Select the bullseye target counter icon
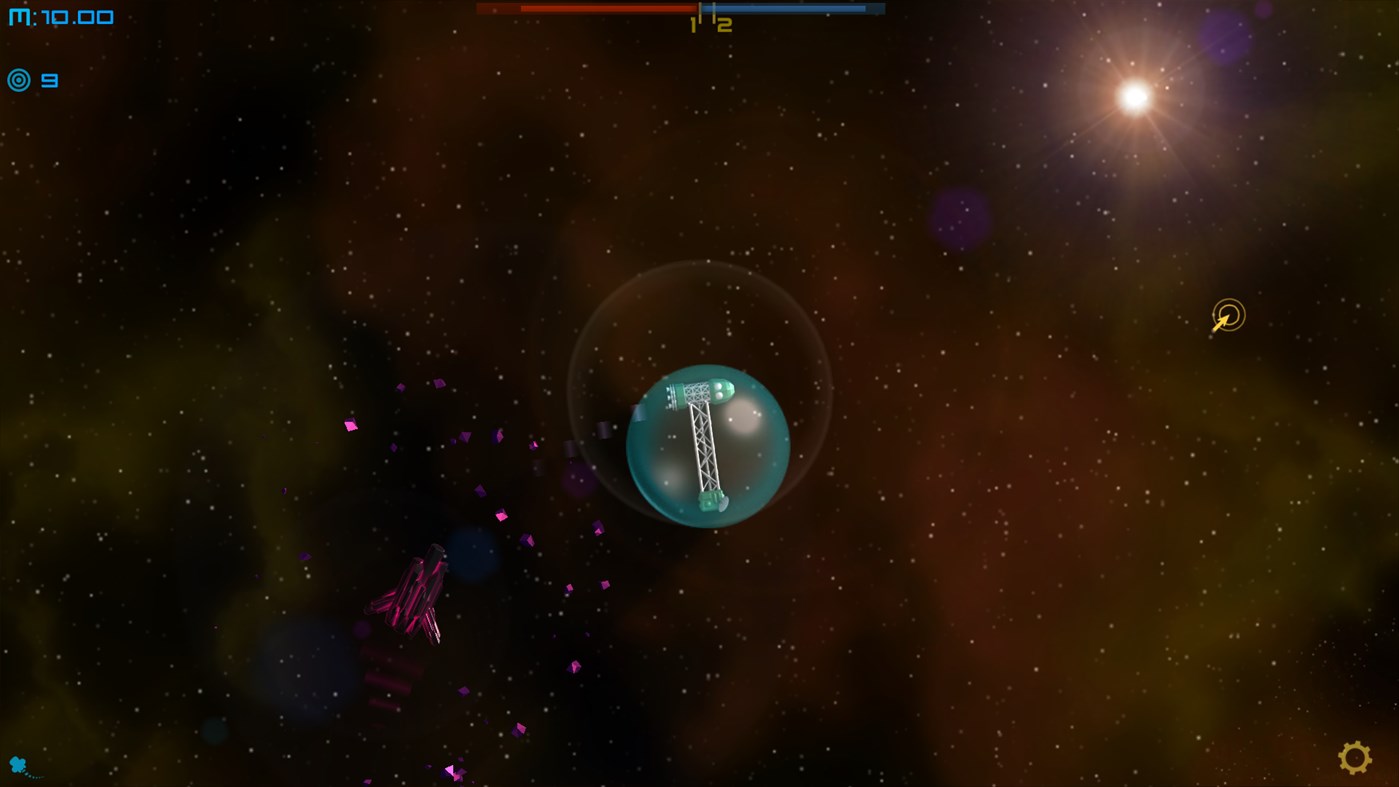This screenshot has width=1399, height=787. [x=18, y=79]
